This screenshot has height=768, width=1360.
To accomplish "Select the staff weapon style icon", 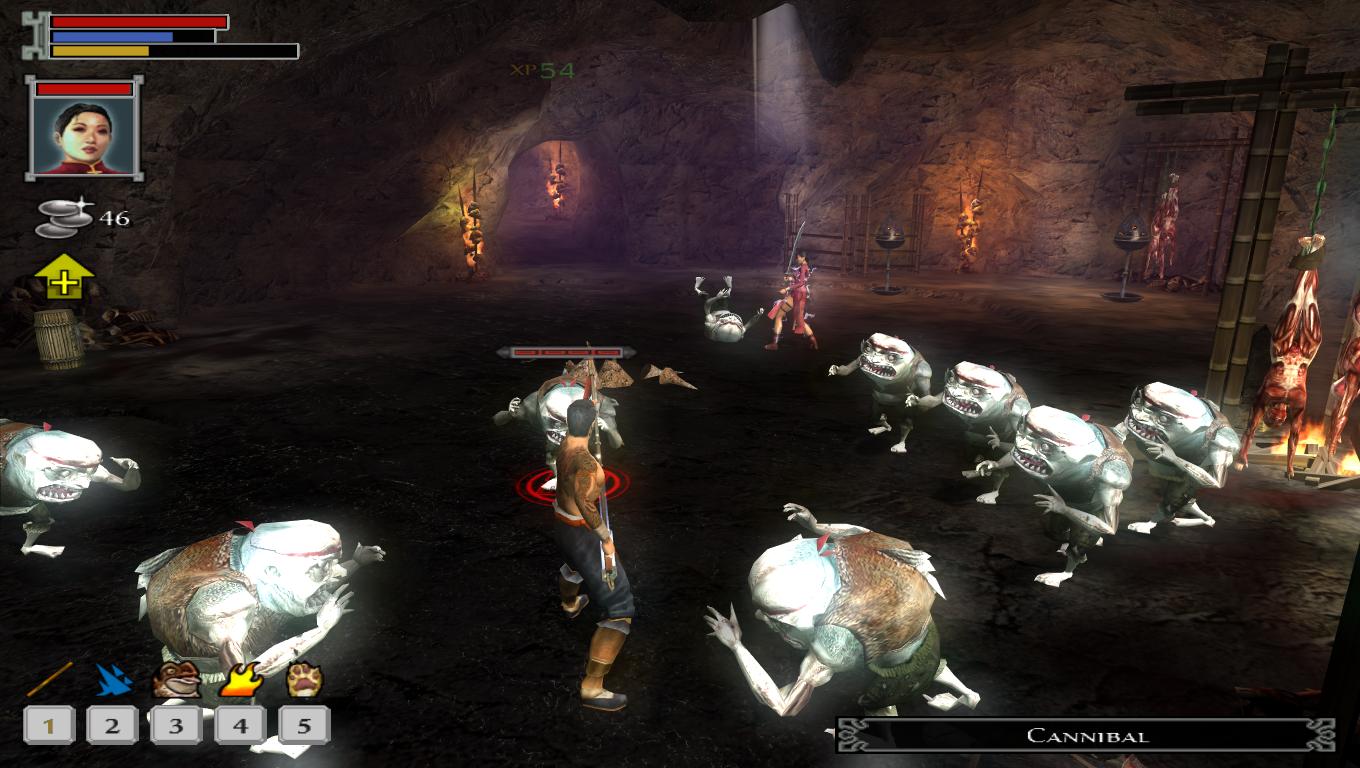I will point(49,680).
